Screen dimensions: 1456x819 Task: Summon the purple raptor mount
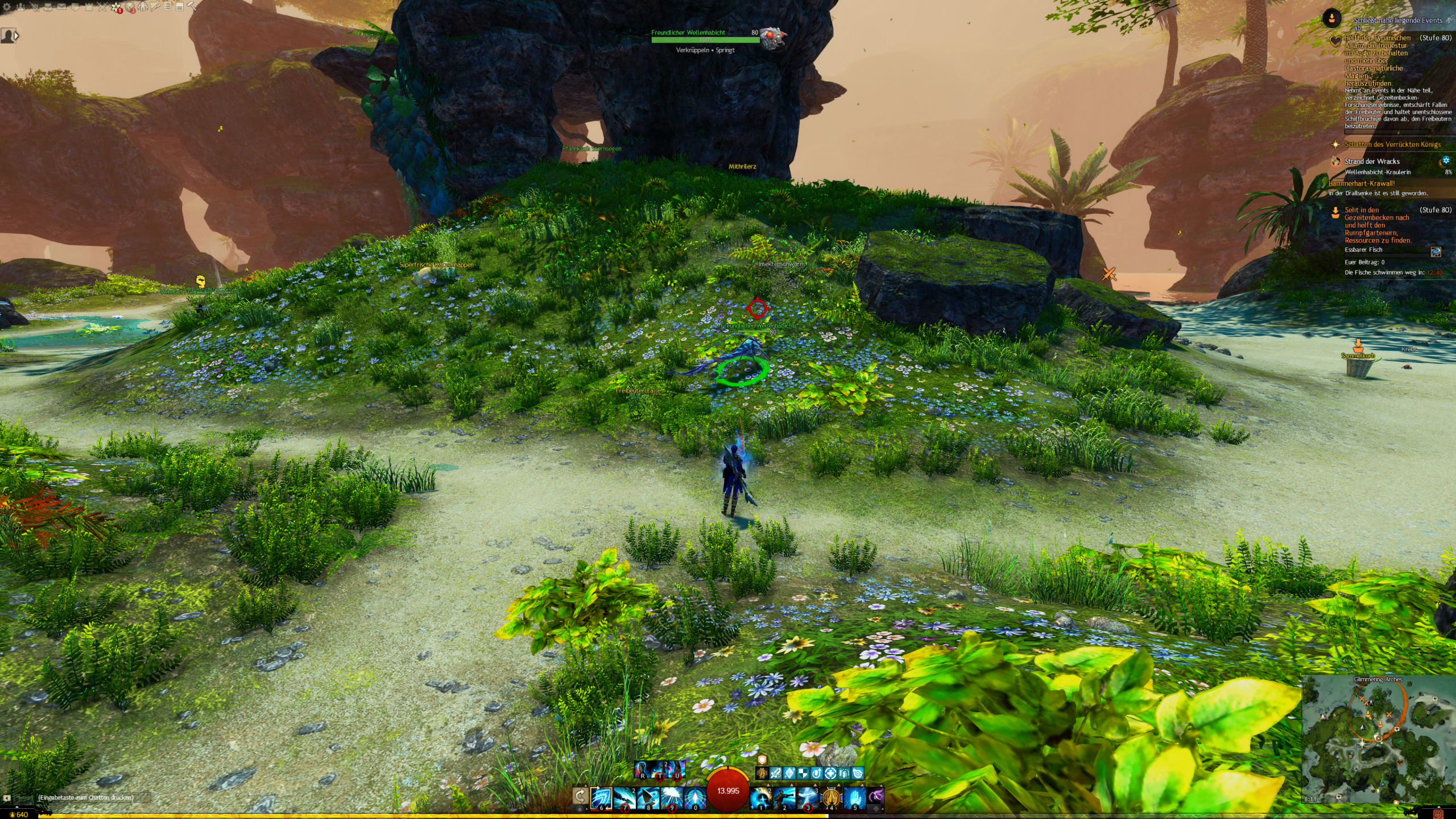(x=876, y=797)
